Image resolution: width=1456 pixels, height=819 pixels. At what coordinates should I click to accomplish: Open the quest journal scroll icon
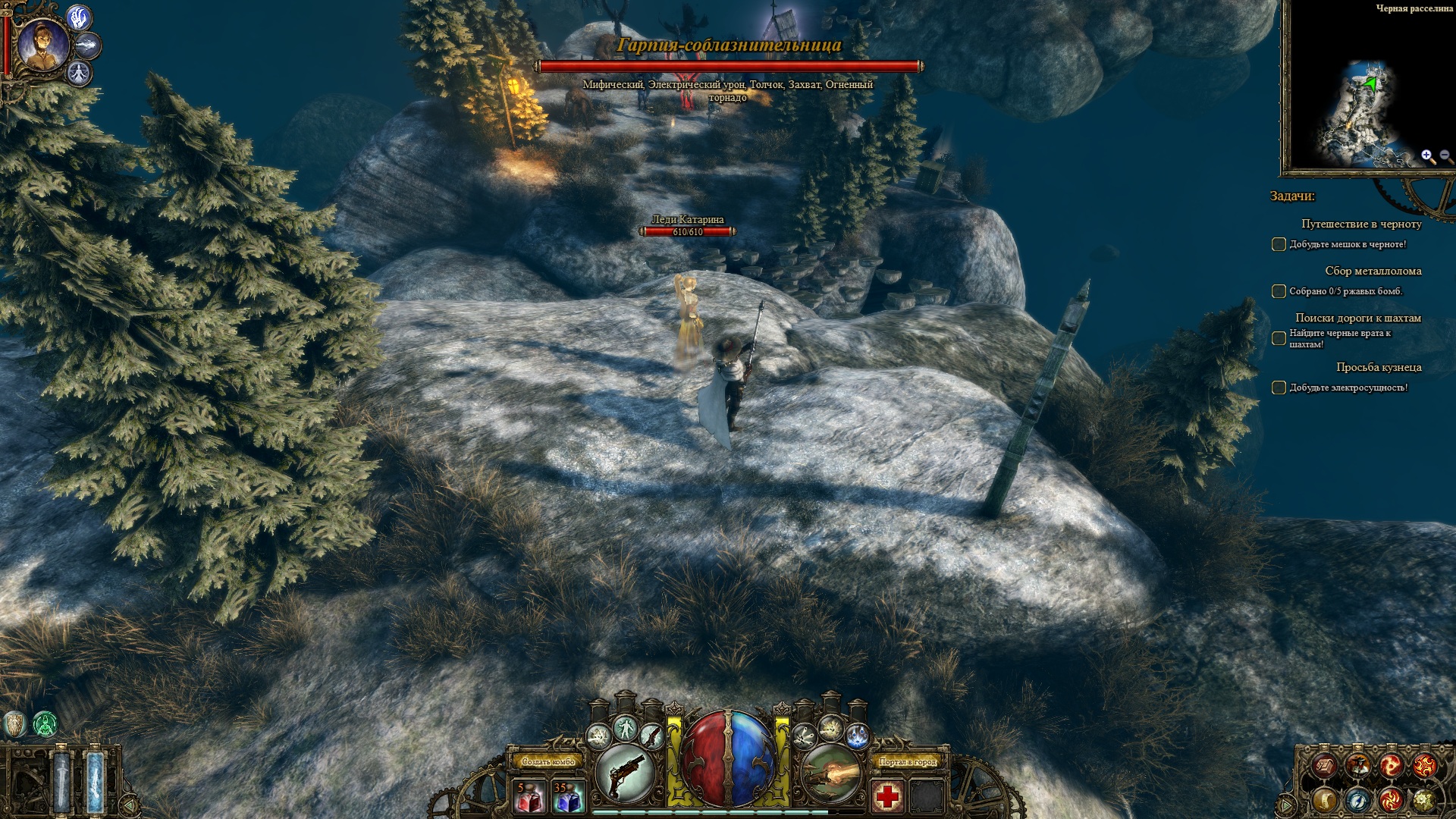(x=1325, y=799)
